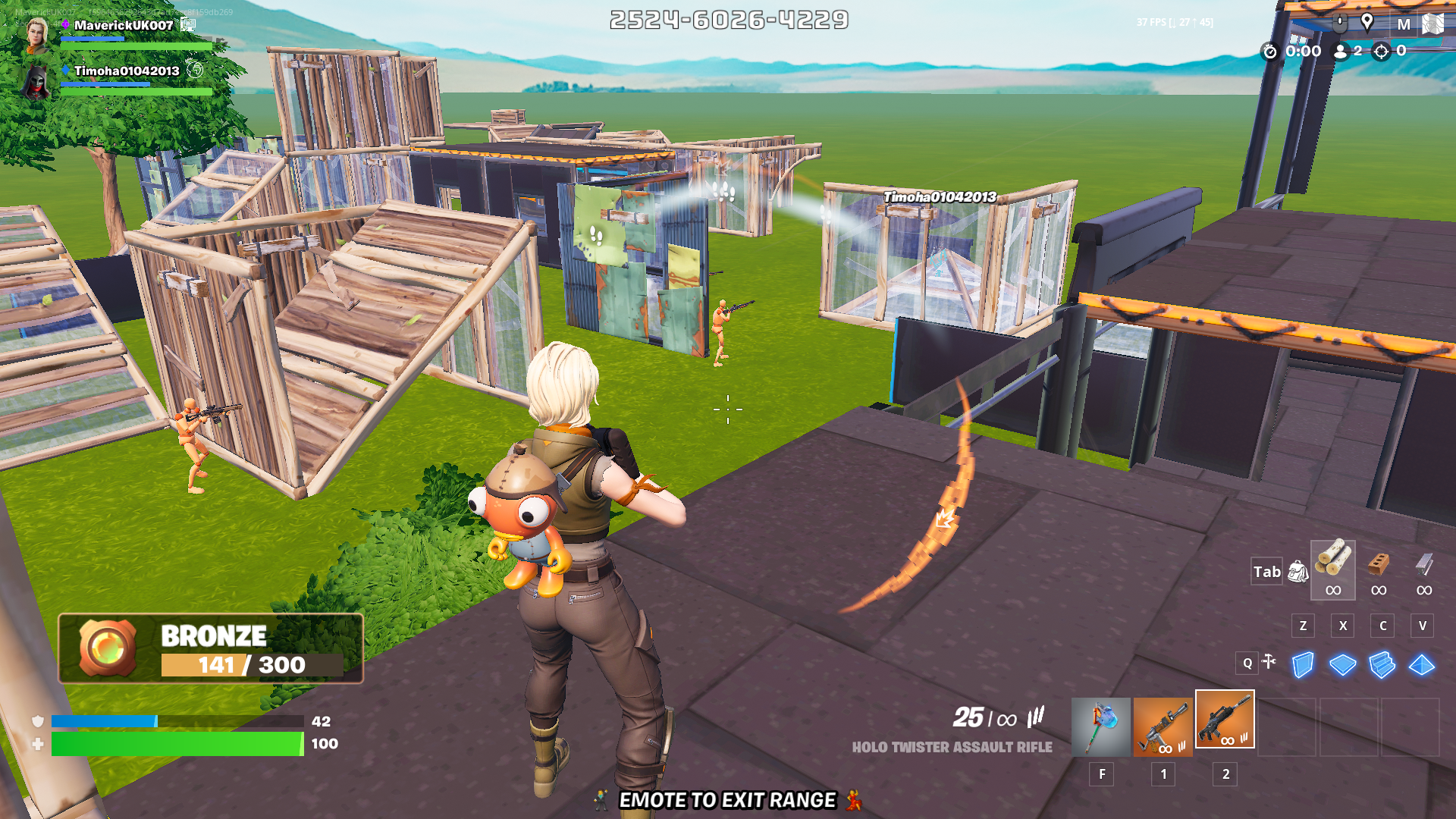Screen dimensions: 1456x819
Task: Click the map marker pin icon
Action: (1367, 23)
